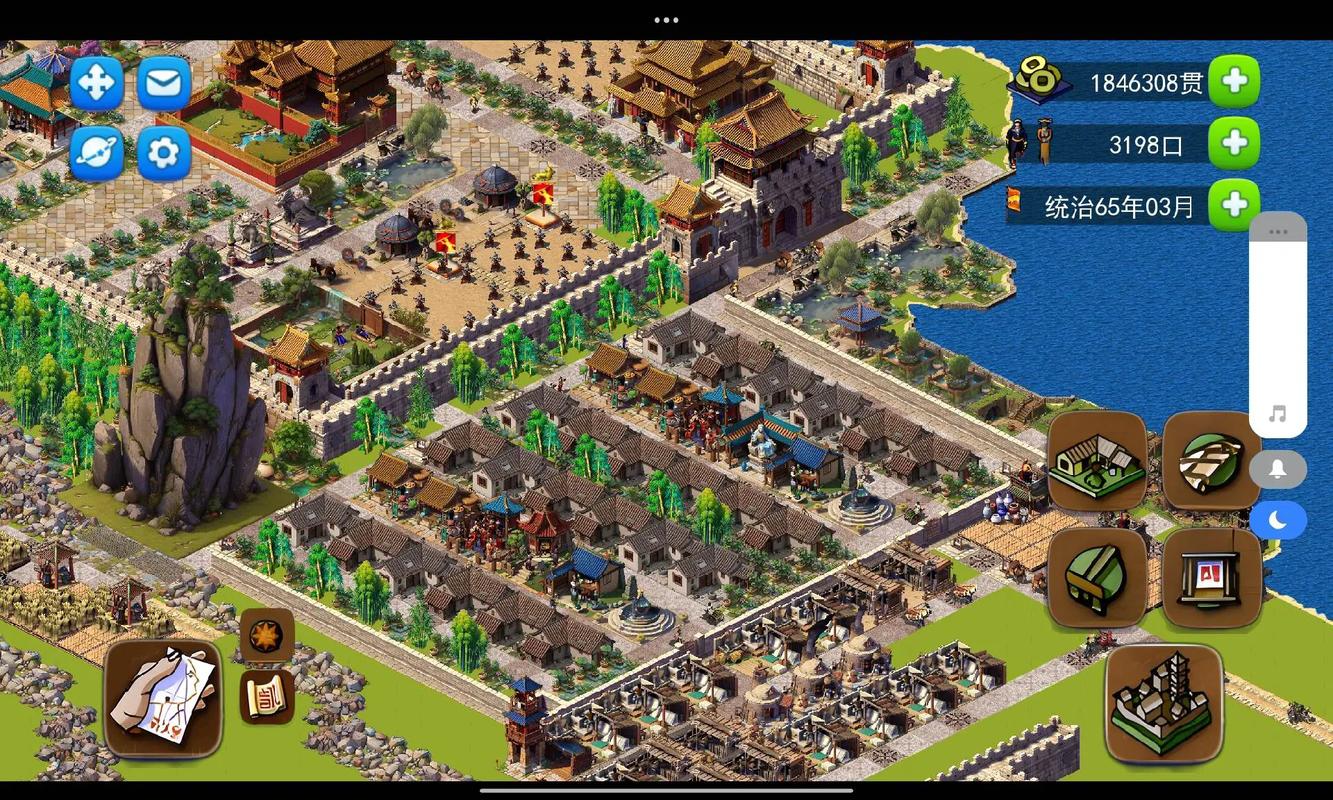
Task: Open the gear settings button
Action: [164, 153]
